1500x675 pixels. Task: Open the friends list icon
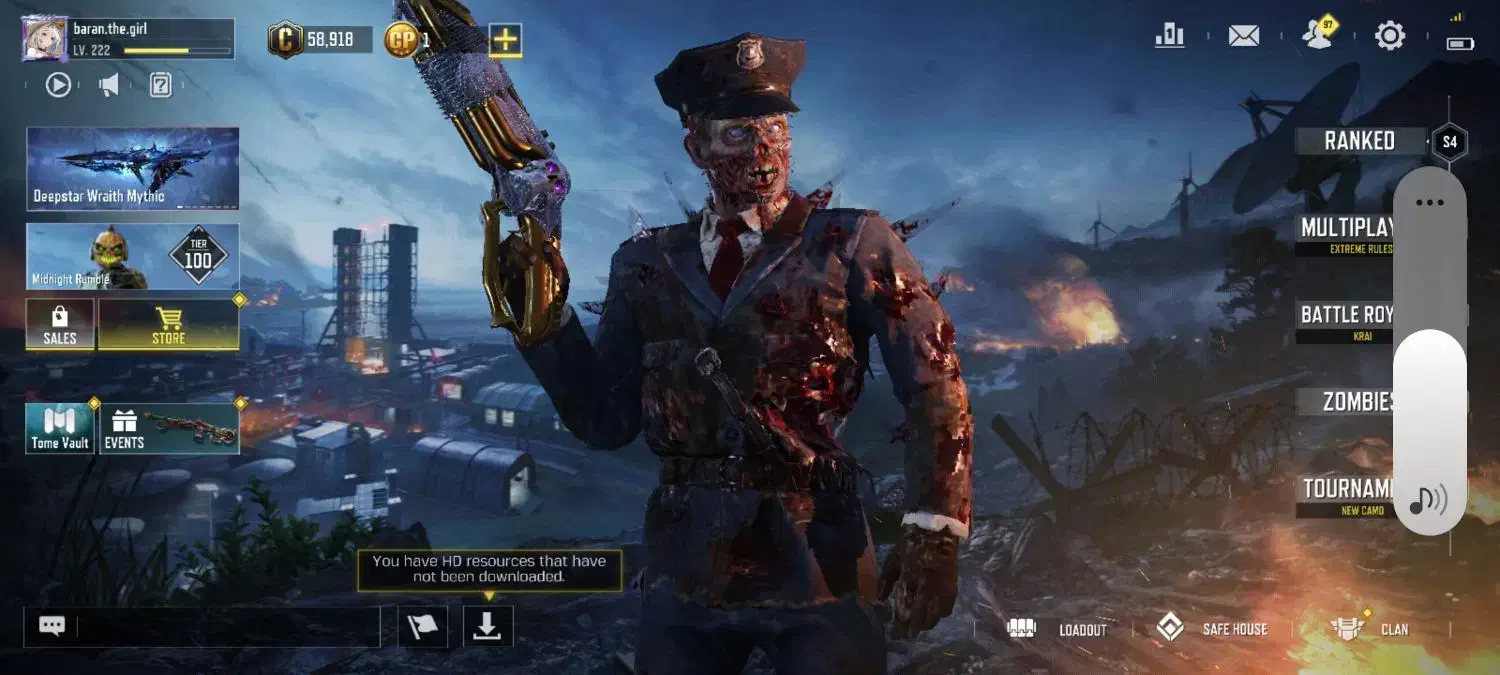point(1318,36)
